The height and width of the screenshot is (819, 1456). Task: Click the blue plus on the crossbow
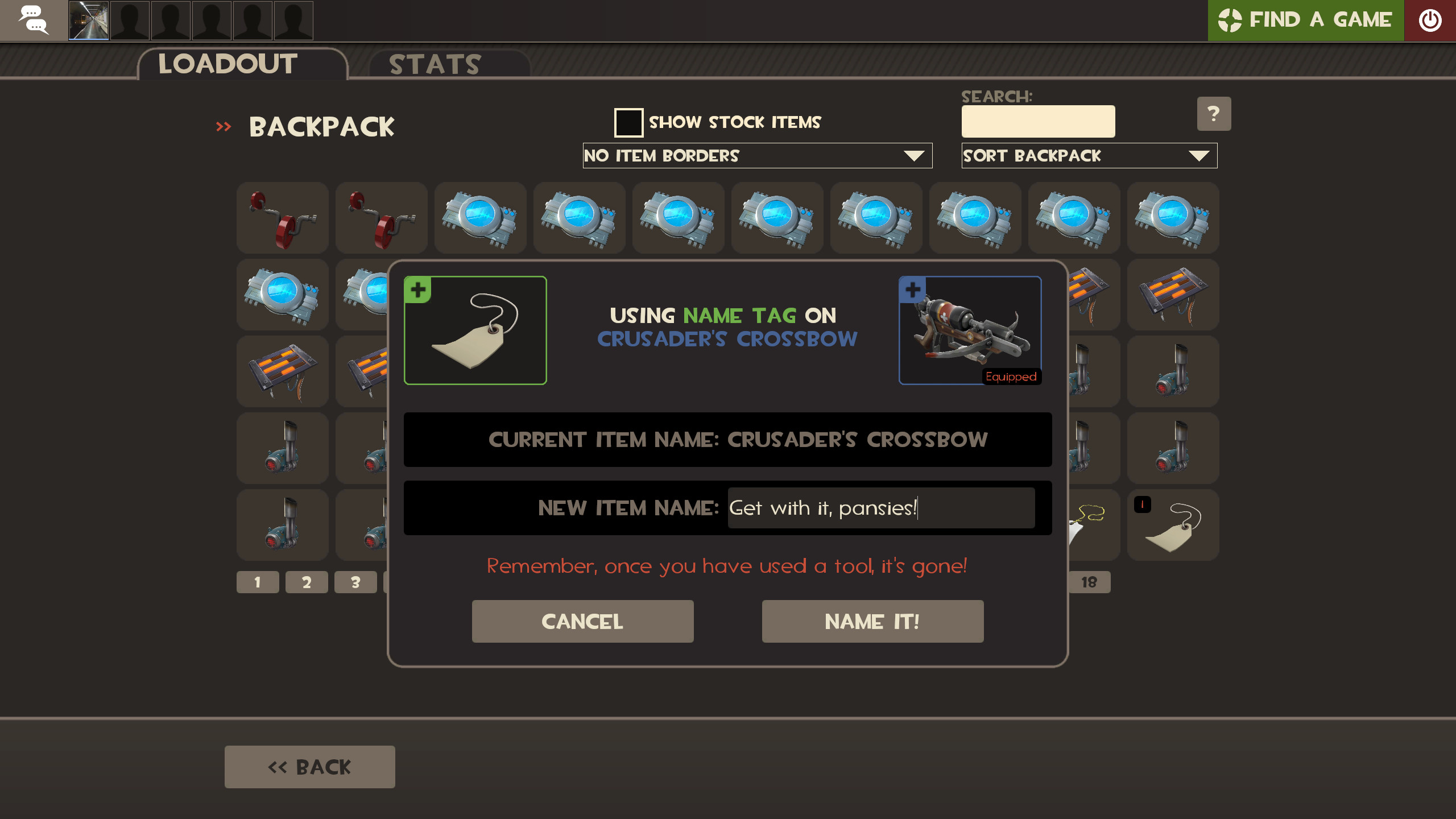(912, 289)
